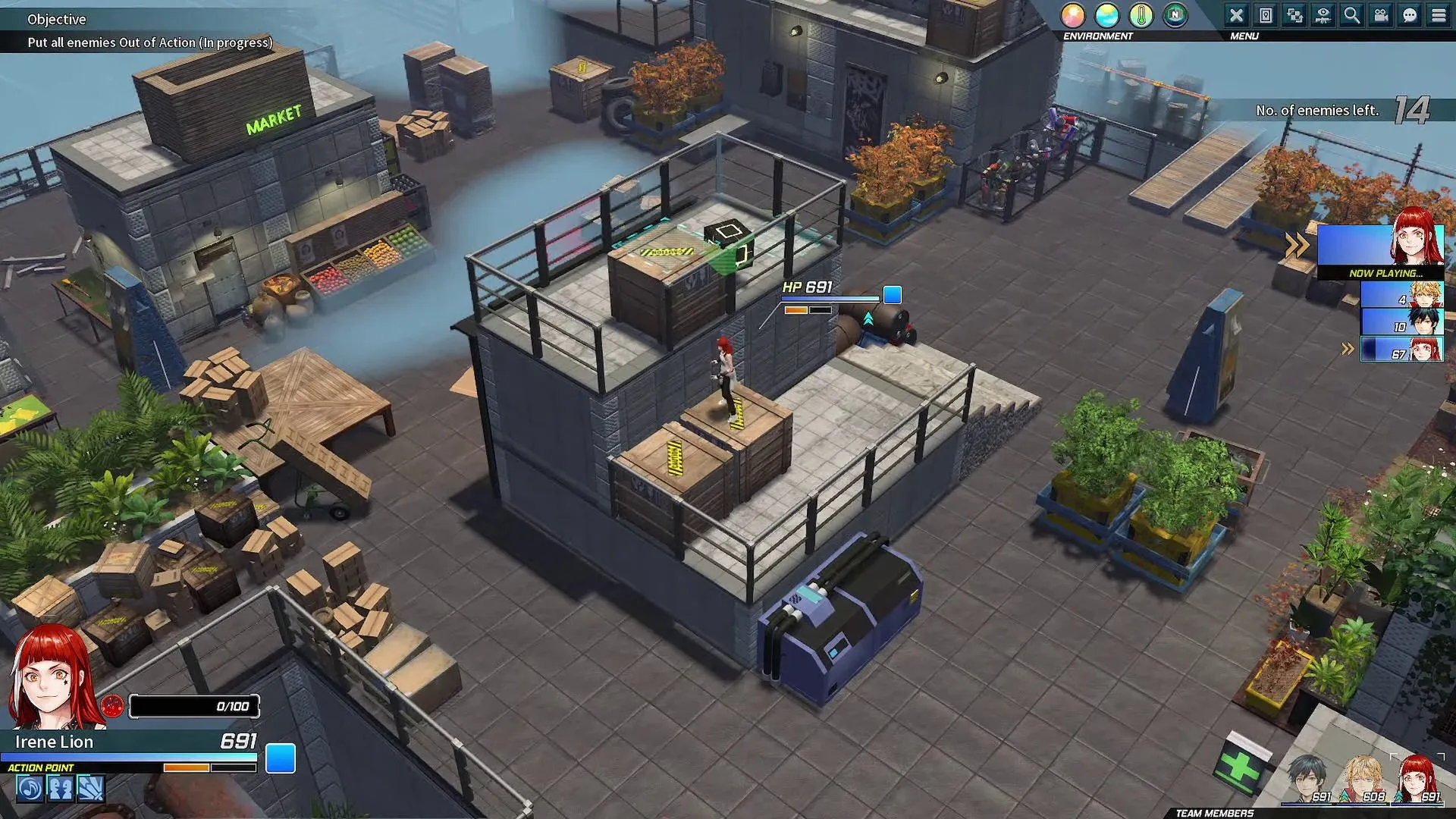This screenshot has width=1456, height=819.
Task: Open the chat speech bubble log
Action: pos(1410,15)
